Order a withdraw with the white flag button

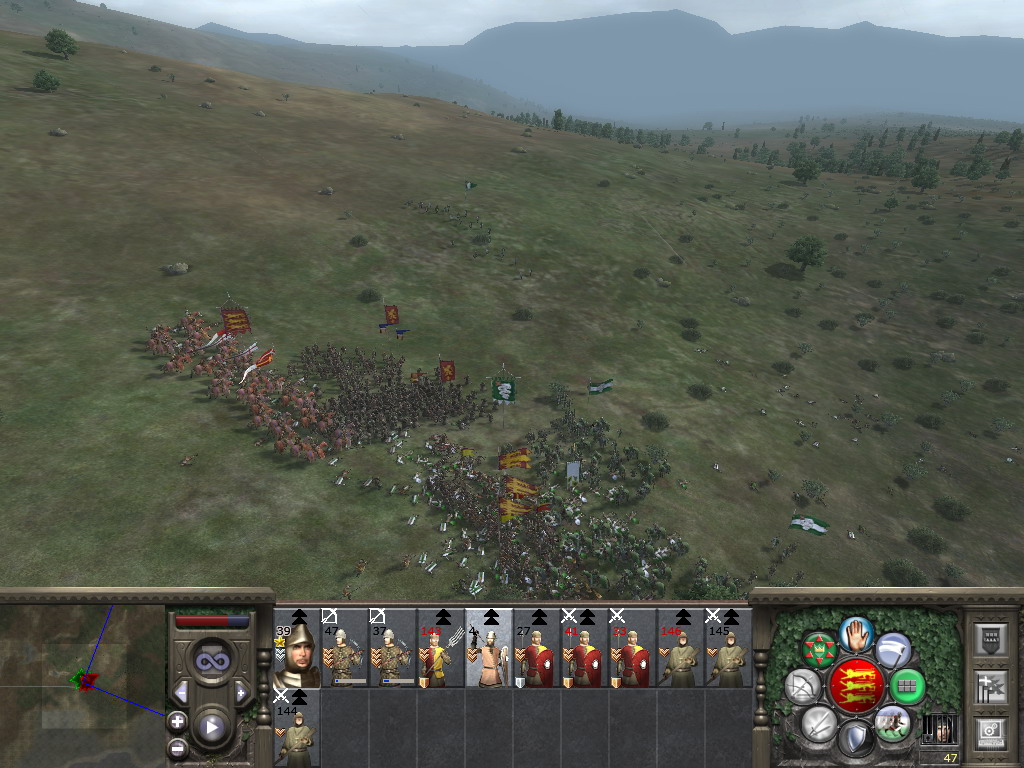pyautogui.click(x=893, y=650)
